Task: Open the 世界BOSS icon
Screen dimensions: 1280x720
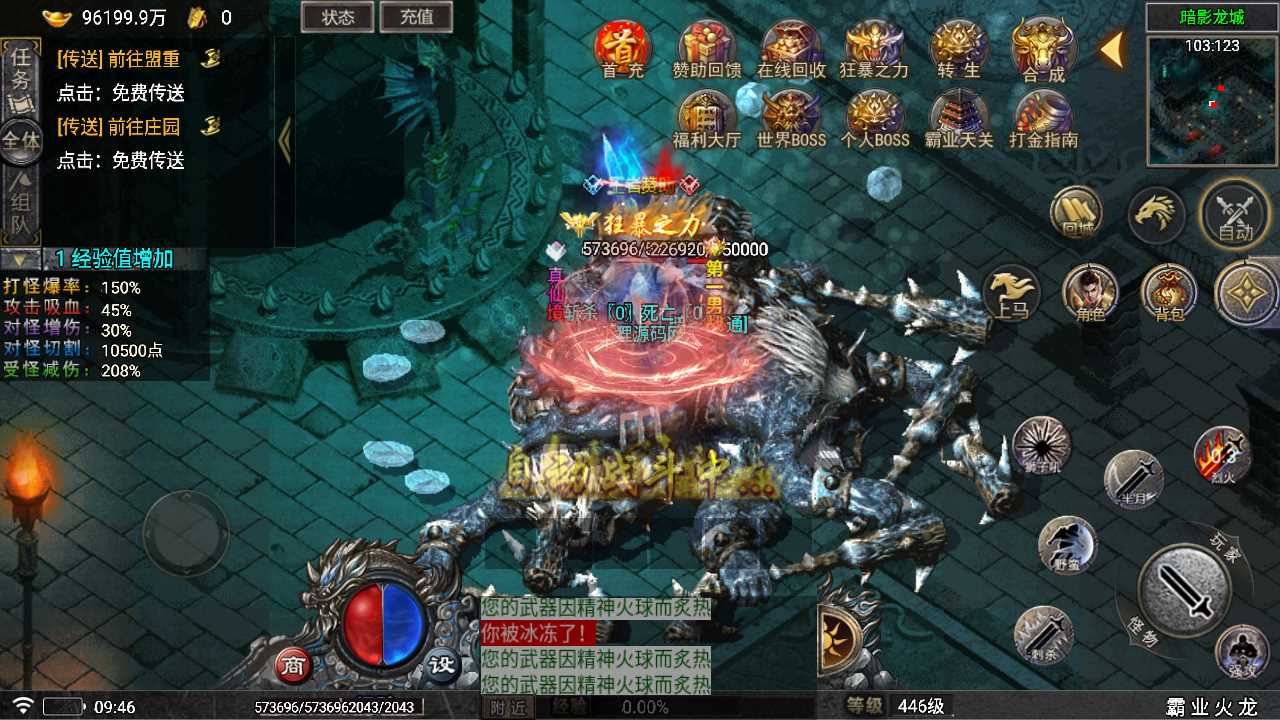Action: [x=791, y=118]
